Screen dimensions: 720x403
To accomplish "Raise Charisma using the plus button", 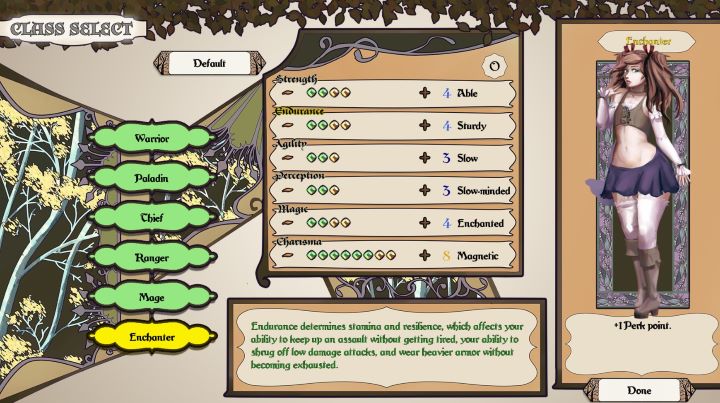I will tap(424, 256).
